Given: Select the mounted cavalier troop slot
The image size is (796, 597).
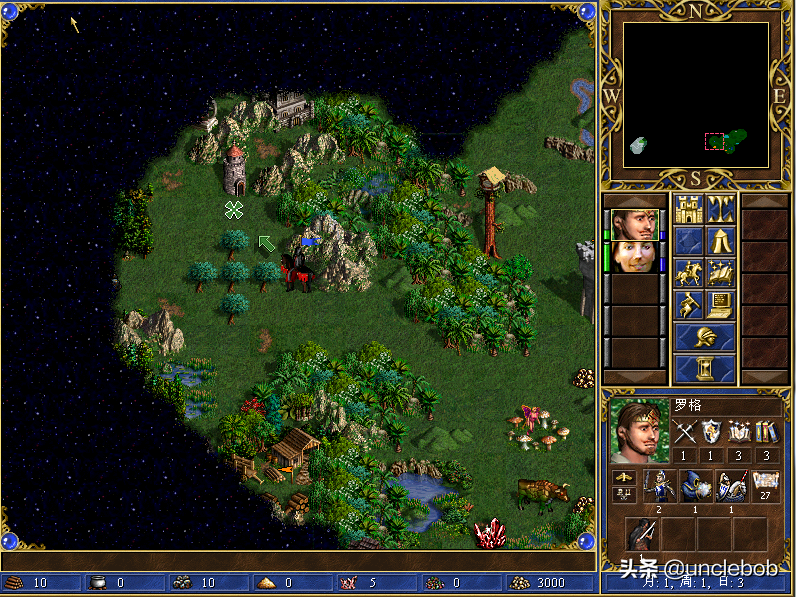Looking at the screenshot, I should coord(731,486).
